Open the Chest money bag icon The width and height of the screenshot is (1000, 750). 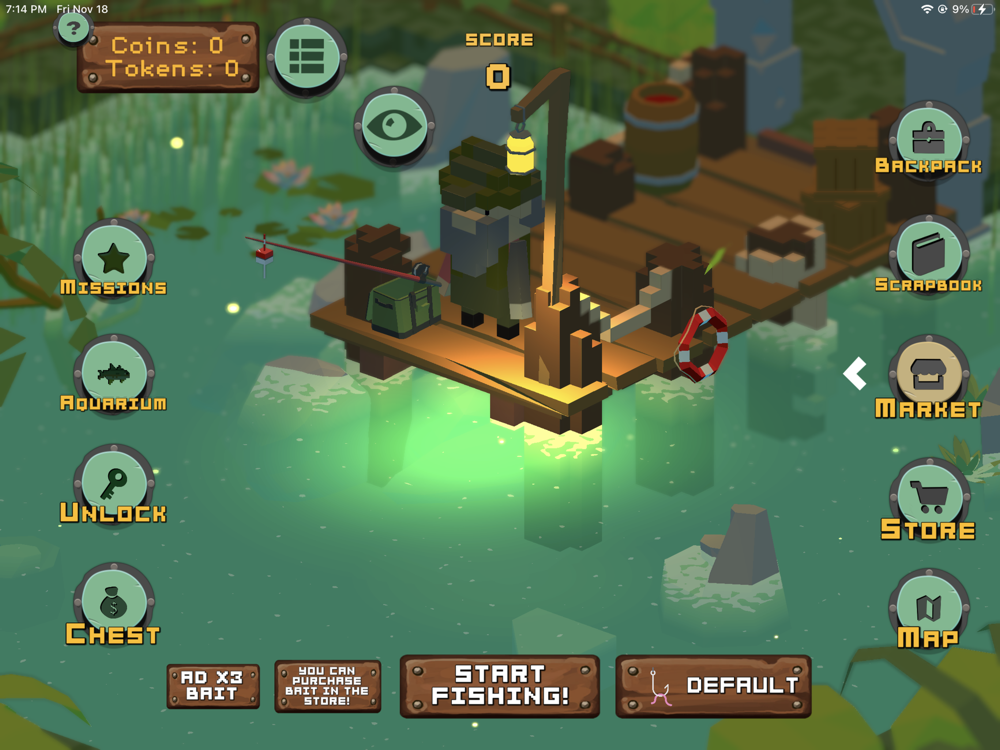(x=113, y=603)
